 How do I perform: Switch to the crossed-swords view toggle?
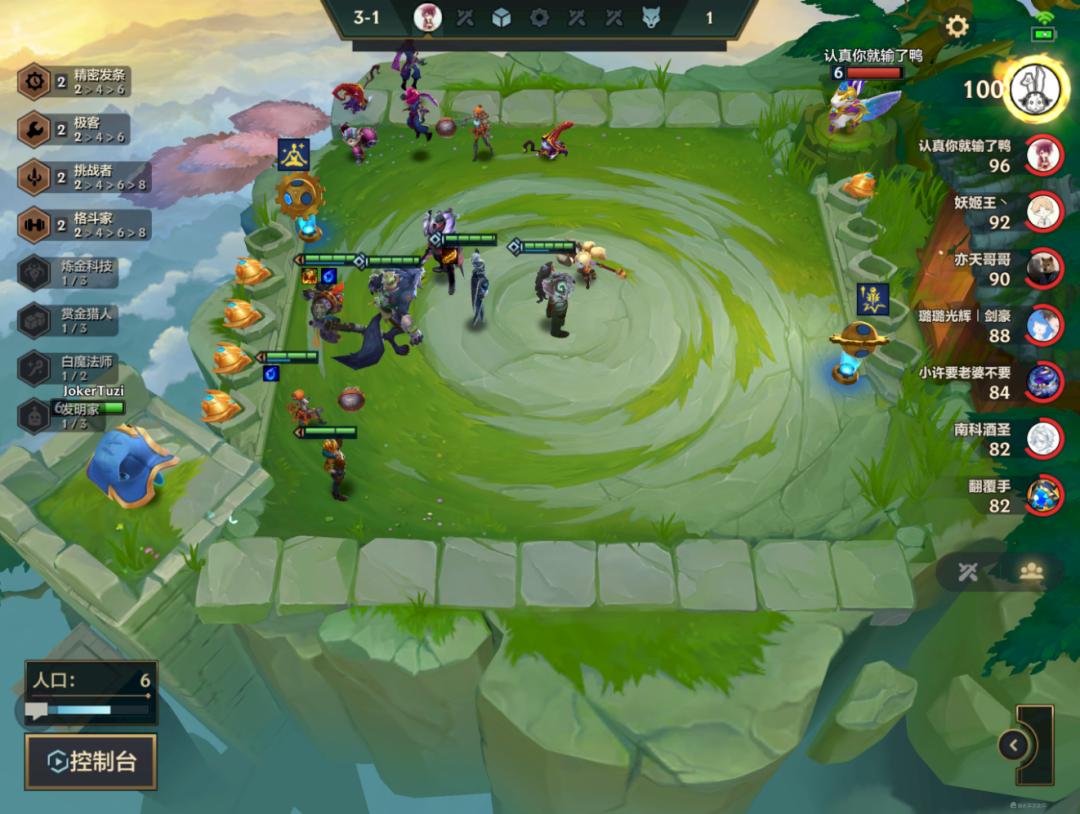click(x=967, y=572)
